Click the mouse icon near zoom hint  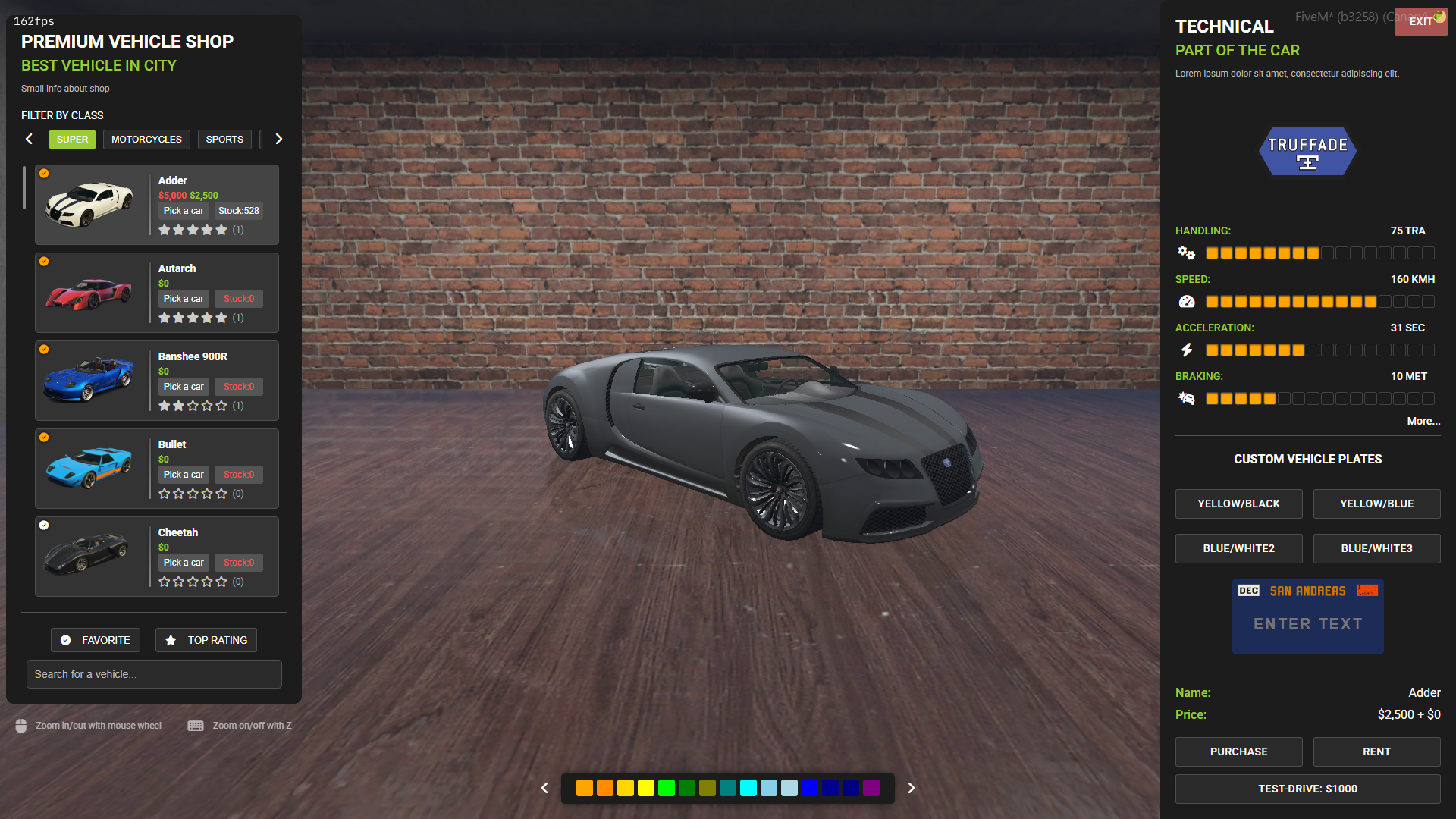[x=20, y=725]
